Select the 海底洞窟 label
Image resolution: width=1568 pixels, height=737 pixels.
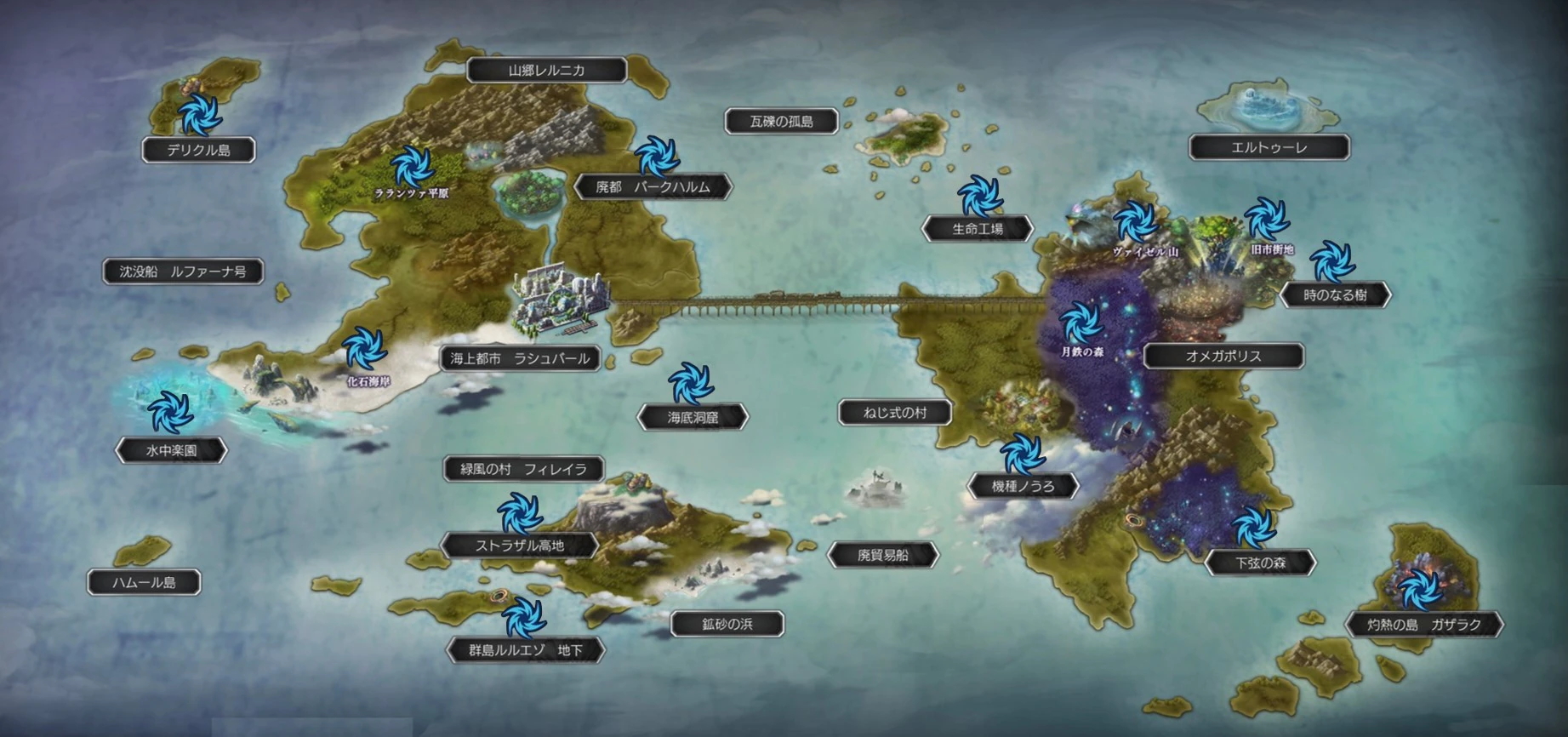[x=693, y=417]
